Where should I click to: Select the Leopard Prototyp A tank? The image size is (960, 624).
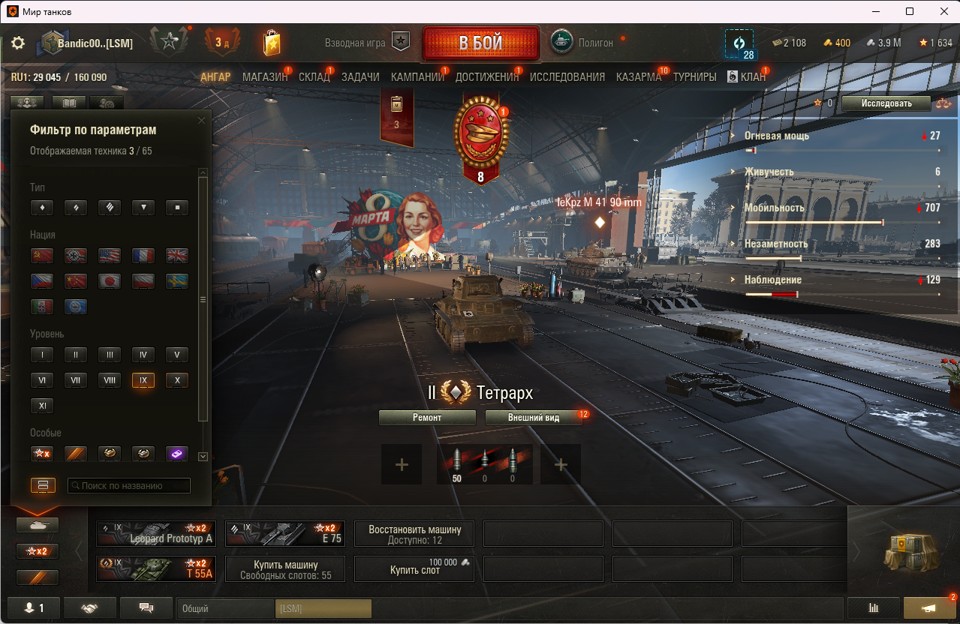156,533
